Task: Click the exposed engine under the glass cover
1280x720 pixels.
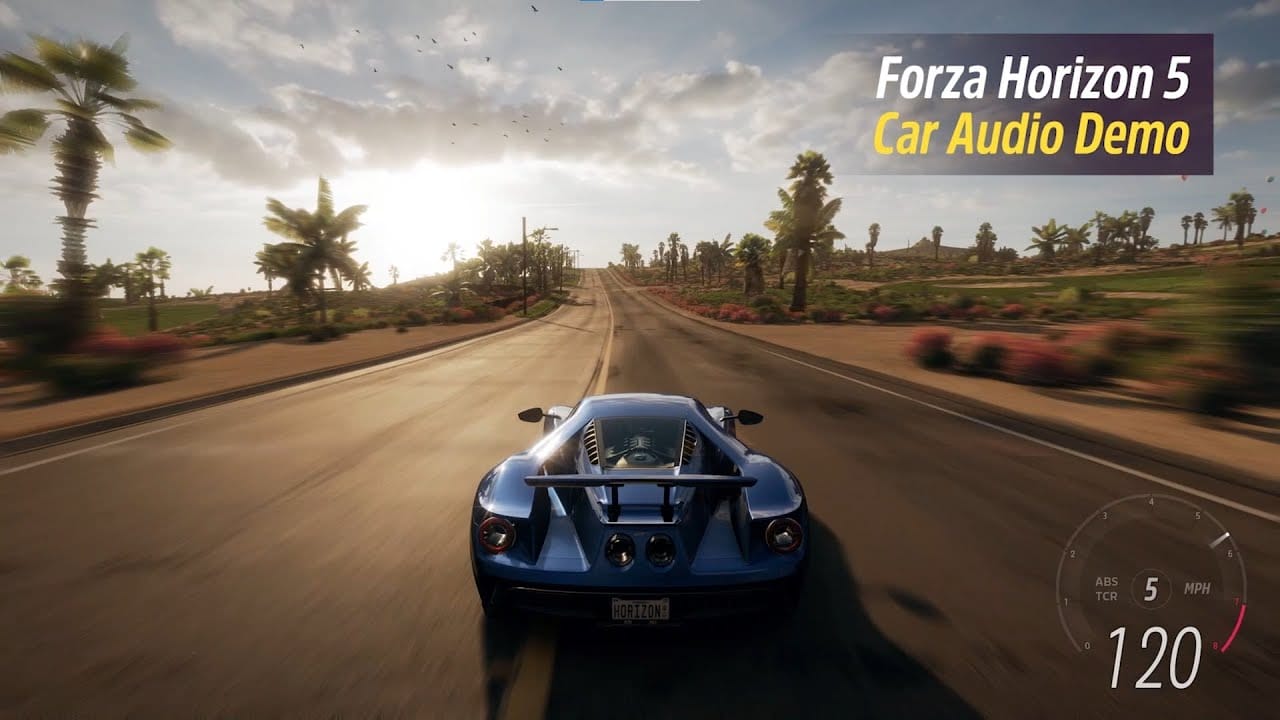Action: (640, 442)
